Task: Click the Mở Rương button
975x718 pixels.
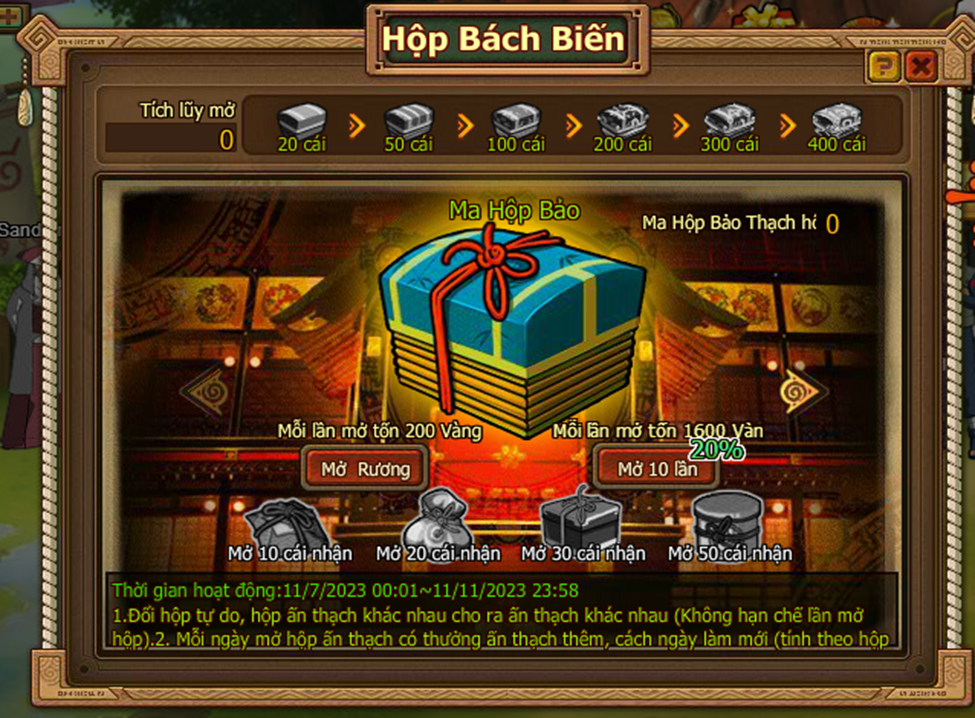Action: click(x=364, y=468)
